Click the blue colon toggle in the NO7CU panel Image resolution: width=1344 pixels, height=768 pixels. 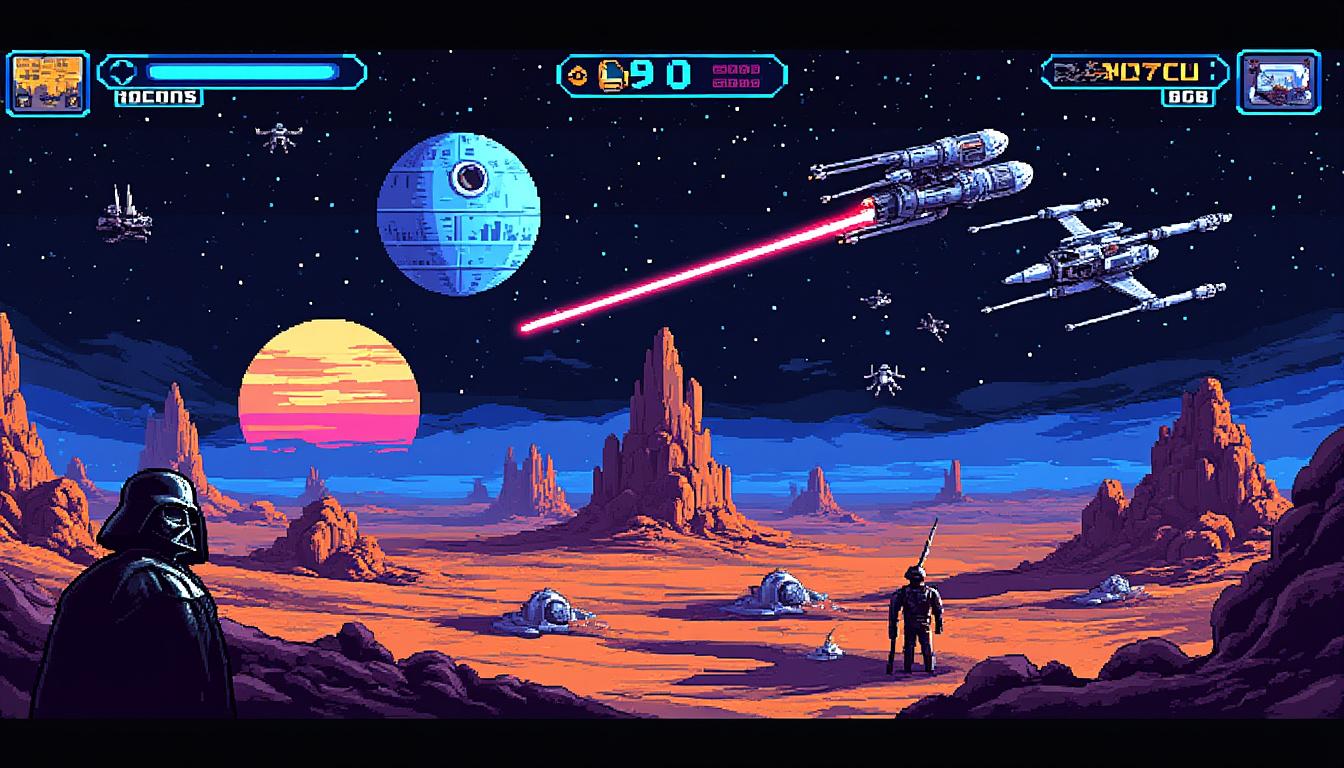click(1212, 70)
